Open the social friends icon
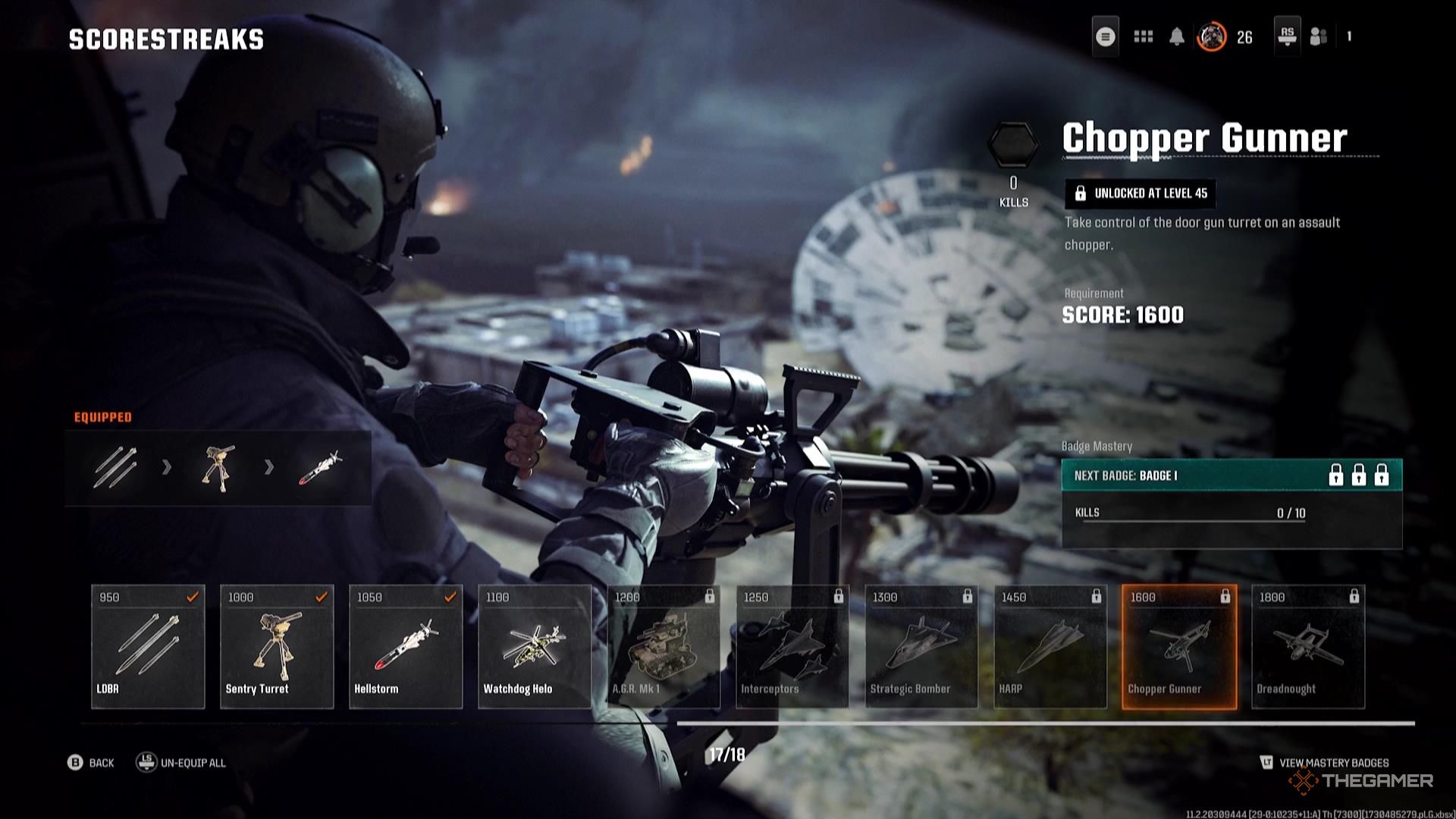Screen dimensions: 1456x819 coord(1319,36)
